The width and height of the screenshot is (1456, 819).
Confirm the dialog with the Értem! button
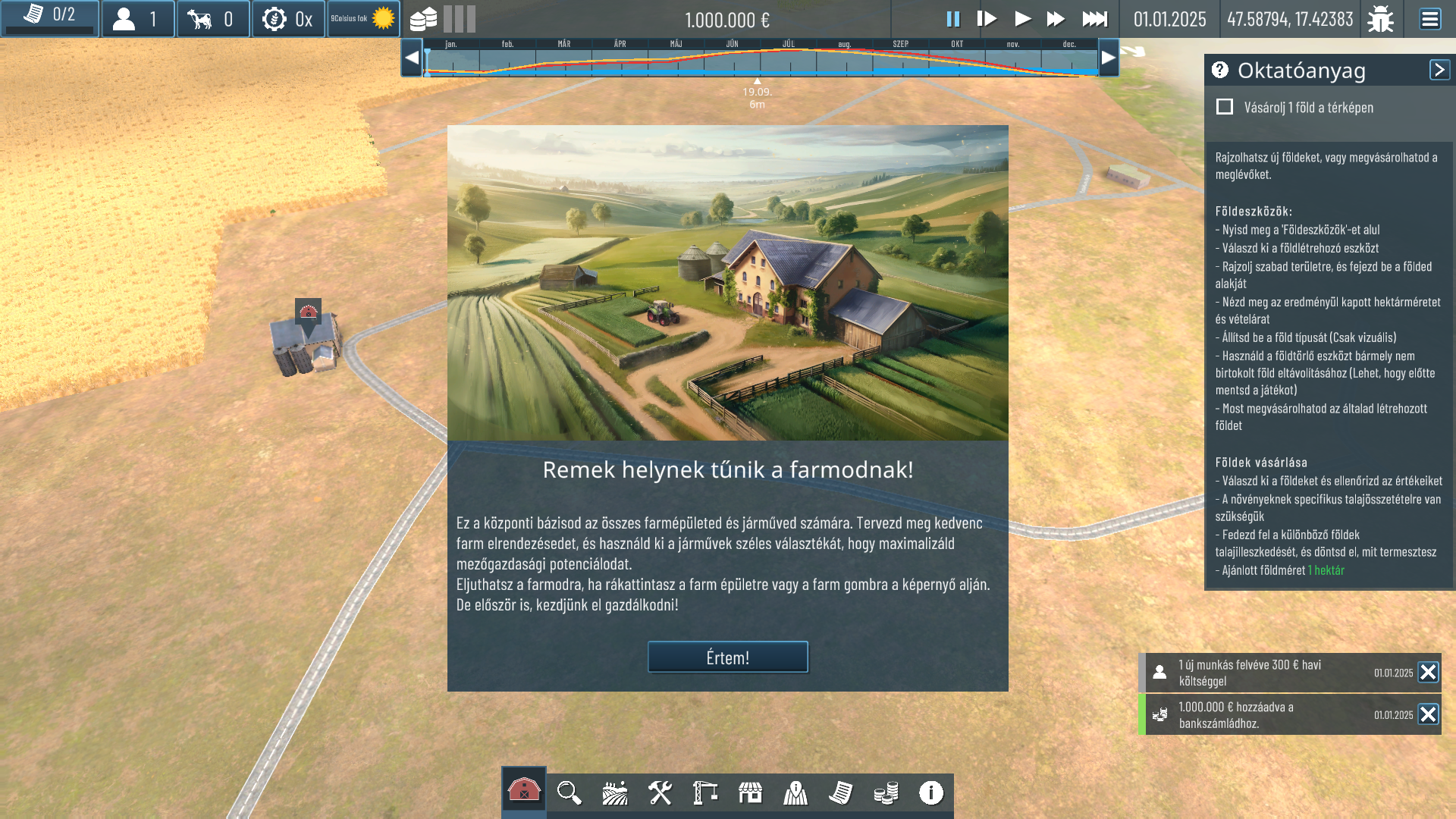[727, 657]
